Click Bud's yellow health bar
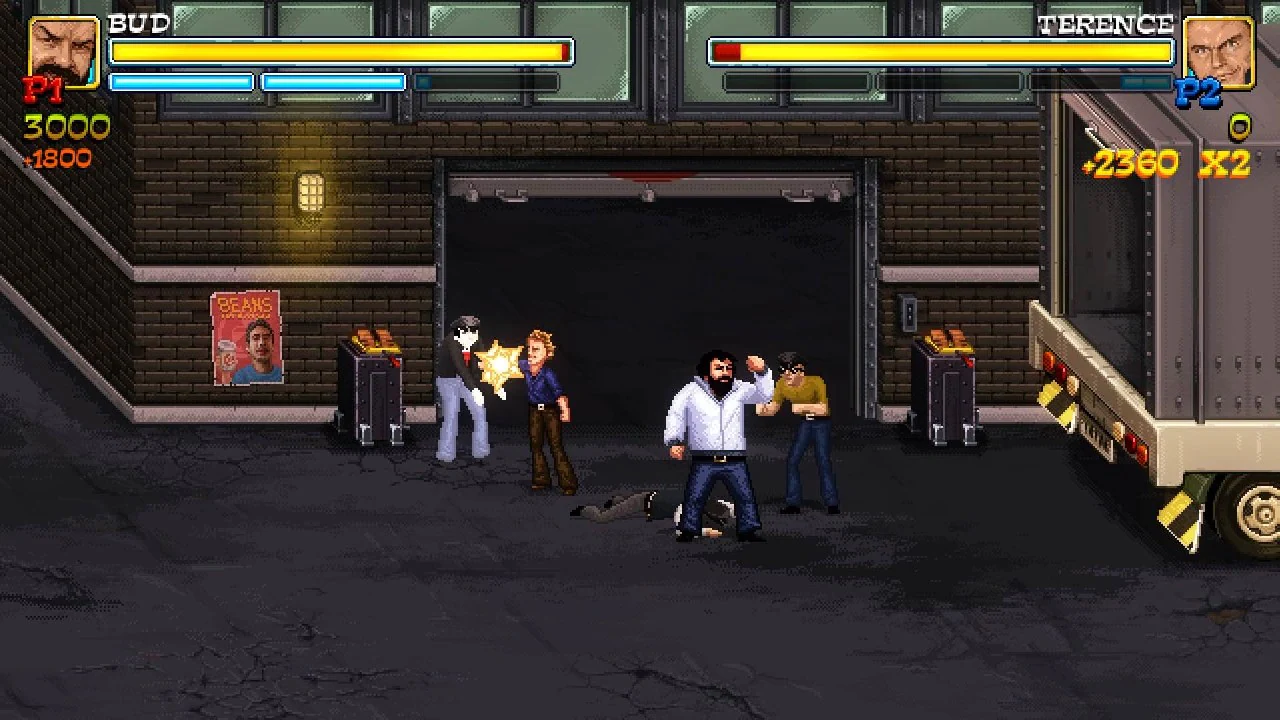This screenshot has width=1280, height=720. tap(340, 52)
